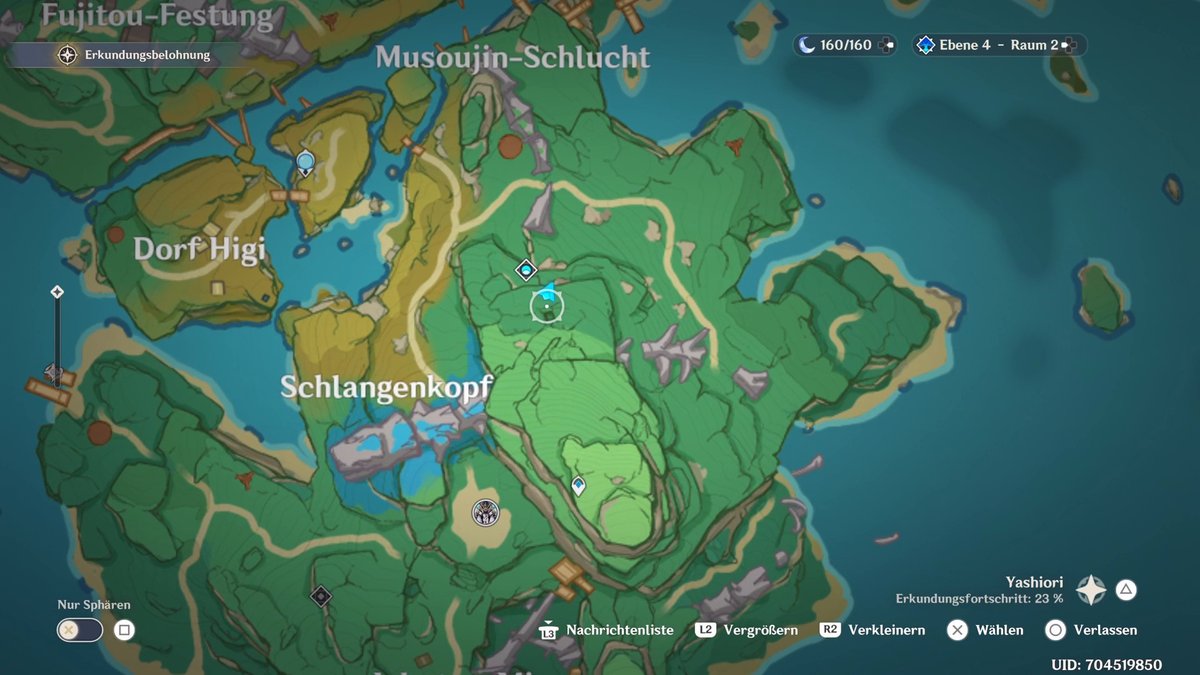Click the map zoom slider track

tap(57, 335)
